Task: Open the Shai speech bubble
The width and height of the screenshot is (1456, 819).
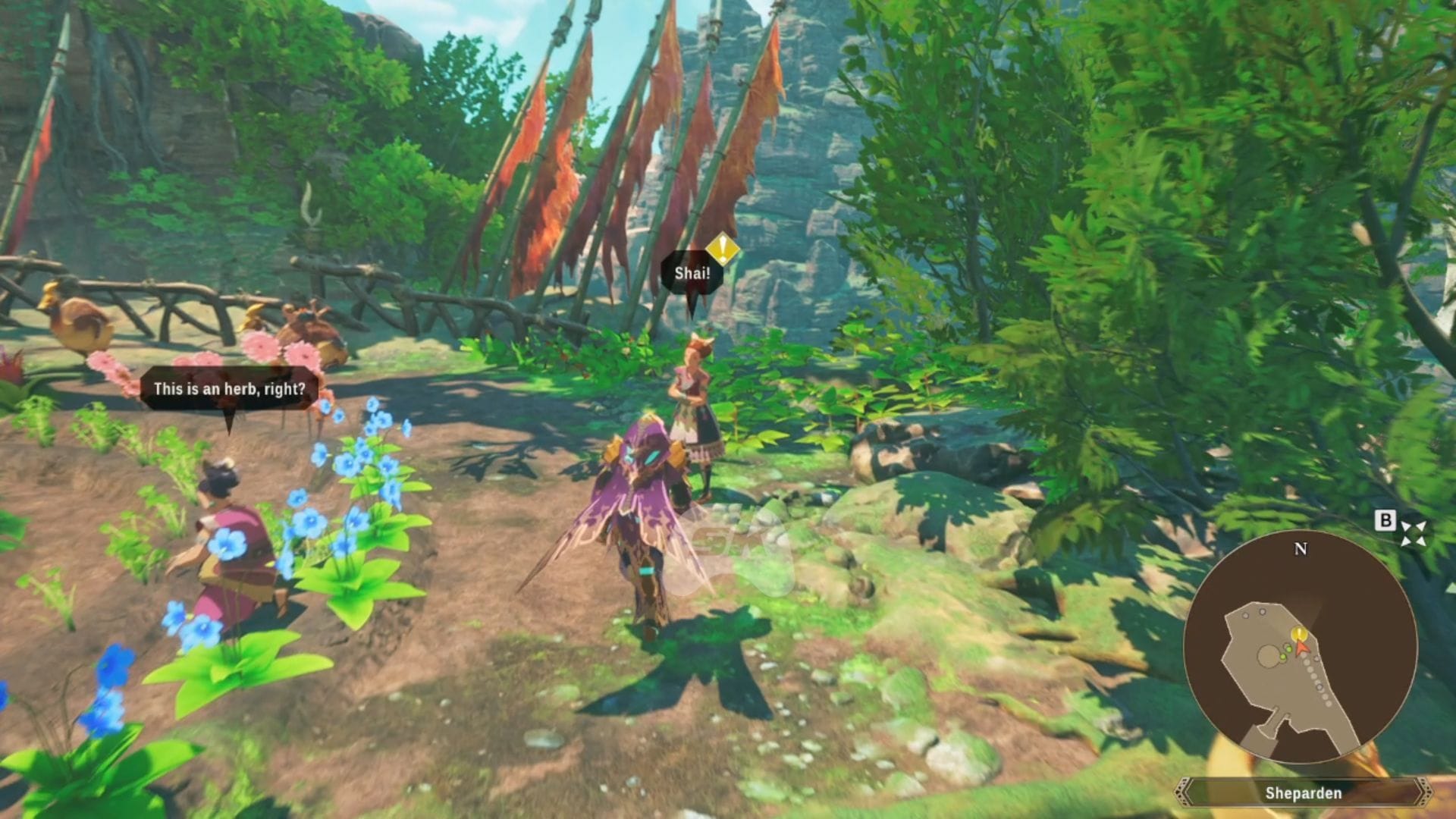Action: [691, 275]
